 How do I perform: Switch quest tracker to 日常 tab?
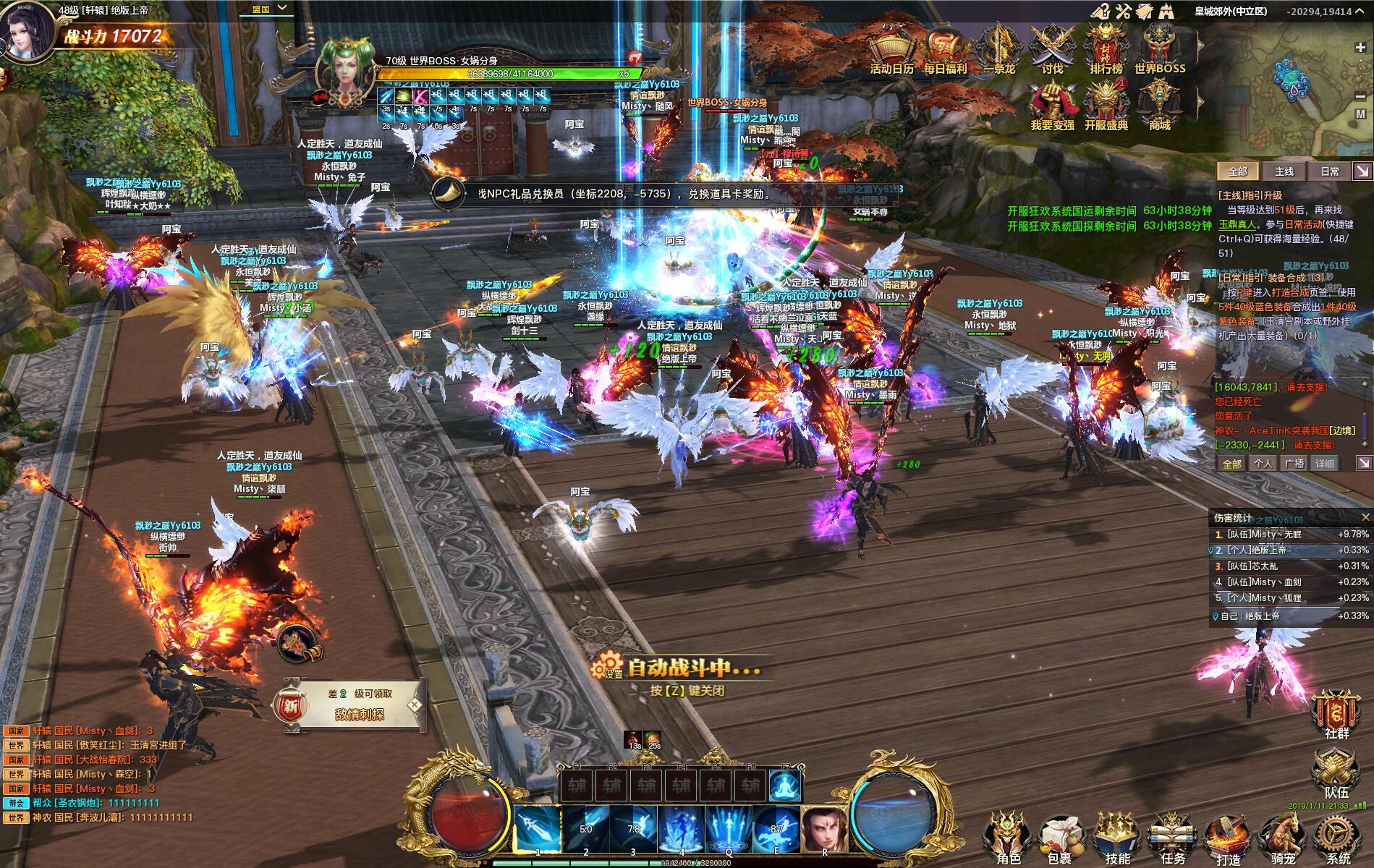pos(1330,171)
